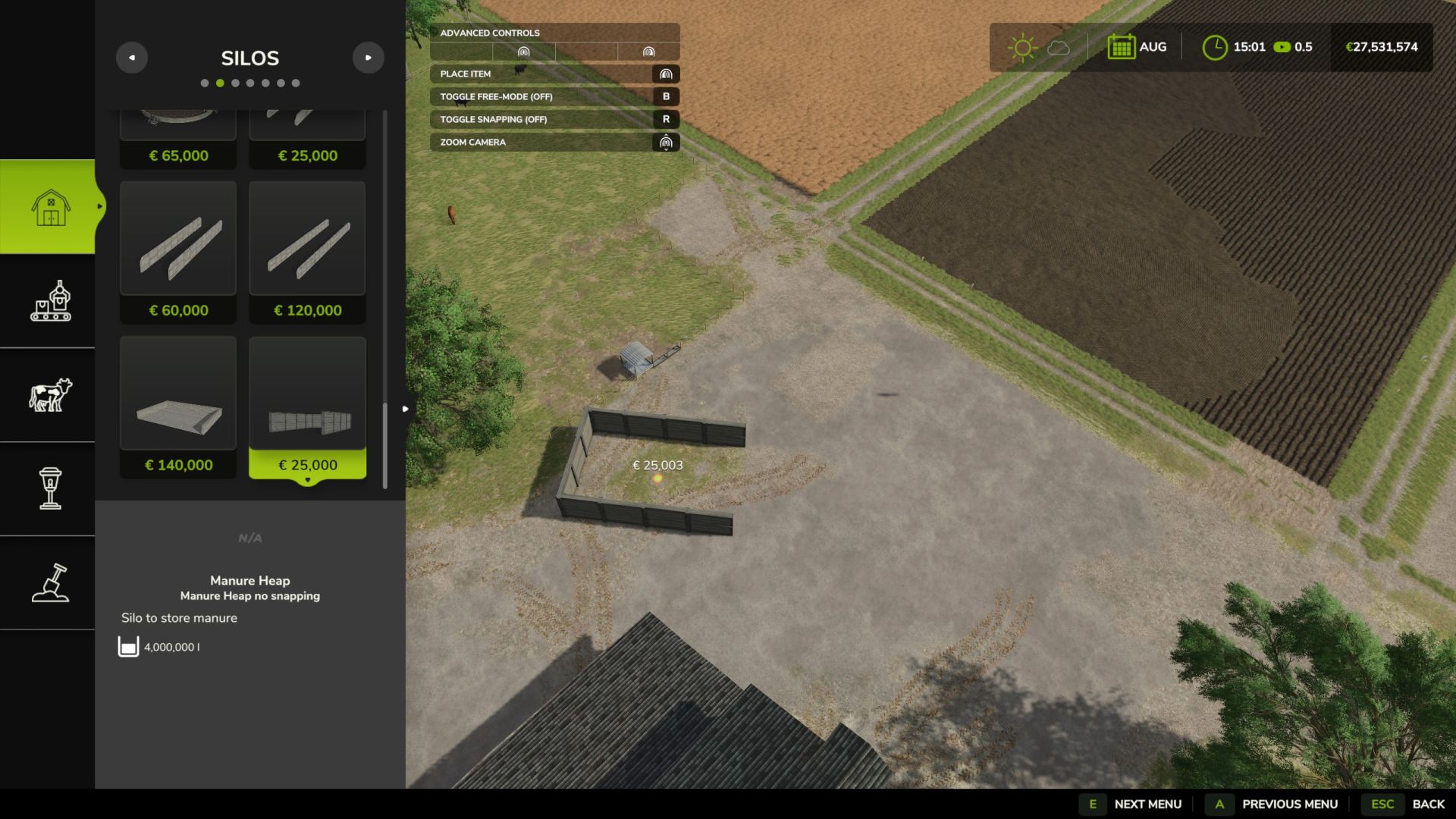Image resolution: width=1456 pixels, height=819 pixels.
Task: Collapse the side panel with the arrow handle
Action: tap(406, 409)
